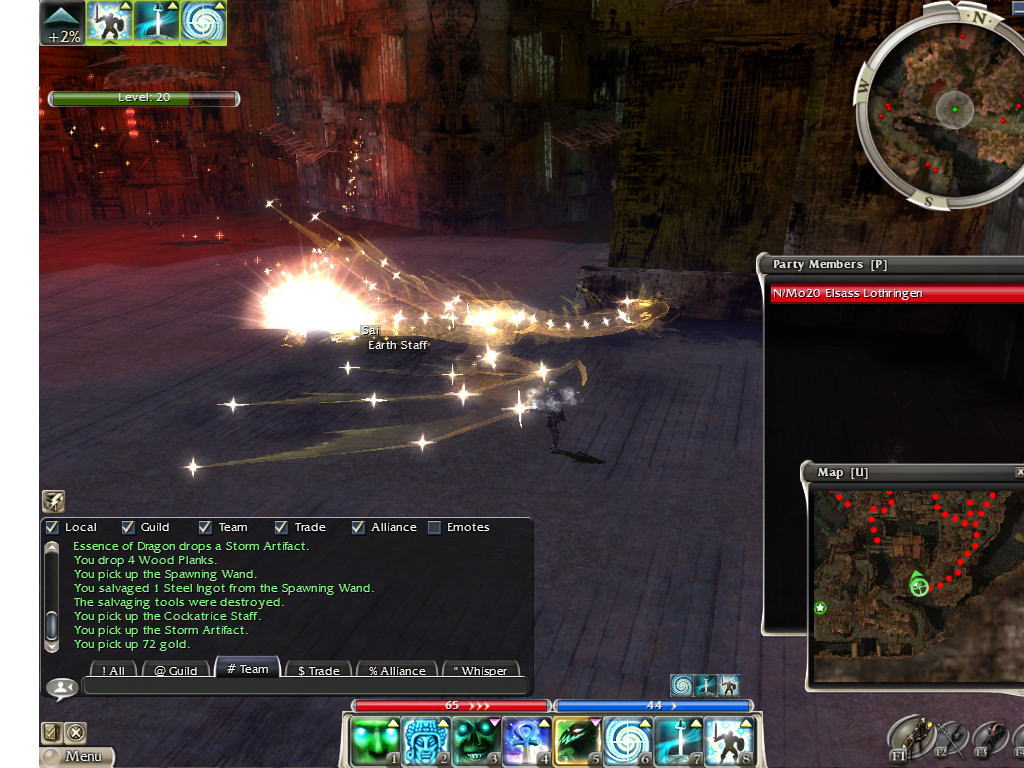Screen dimensions: 1024x768
Task: Cast the blue spiral skill in slot 6
Action: (x=626, y=741)
